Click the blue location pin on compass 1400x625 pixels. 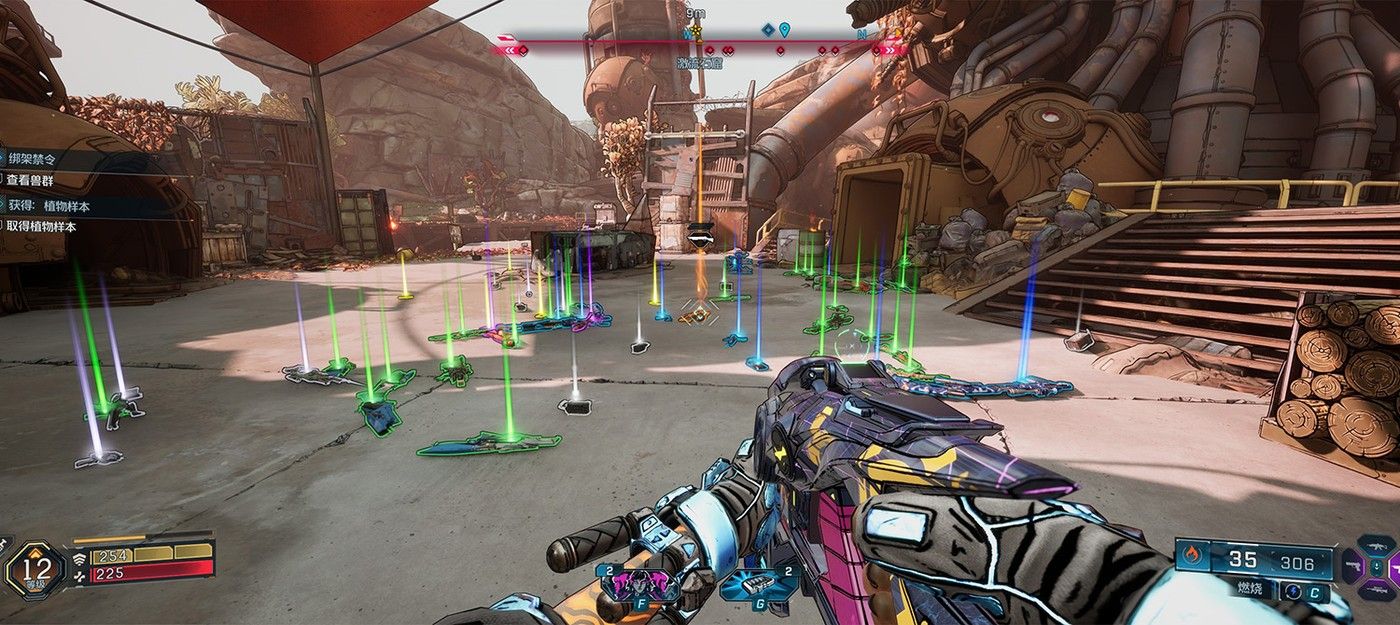(x=785, y=31)
